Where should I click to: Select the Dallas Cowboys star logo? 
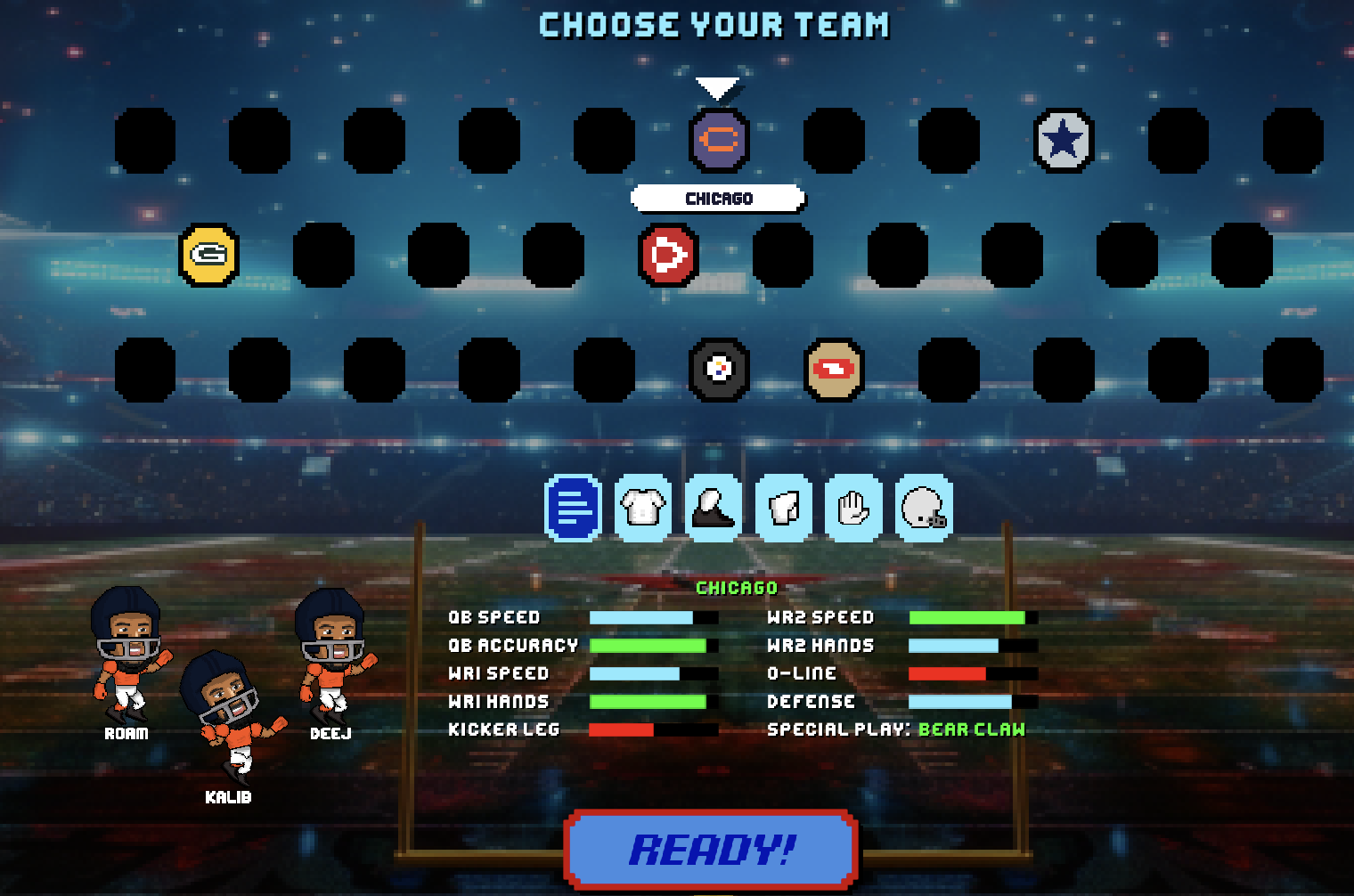(x=1065, y=141)
